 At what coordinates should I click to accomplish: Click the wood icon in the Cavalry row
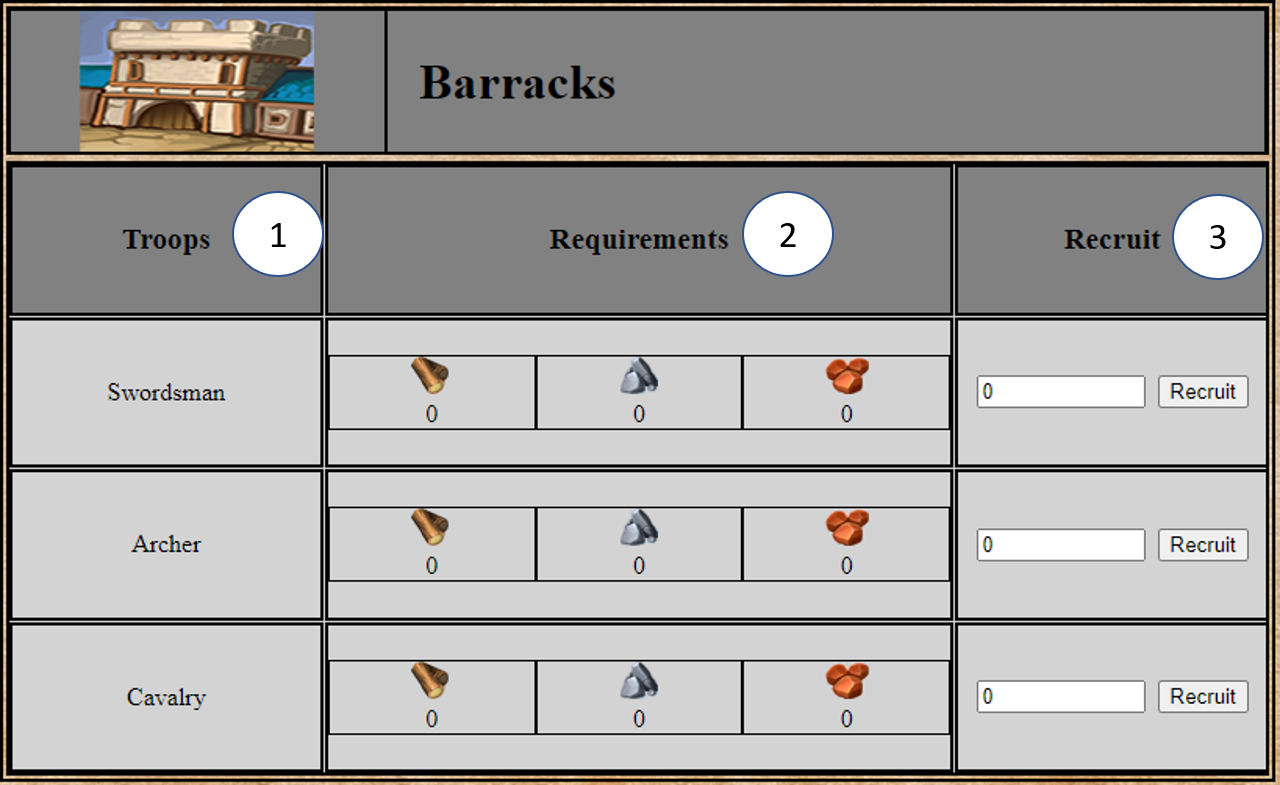pos(430,681)
